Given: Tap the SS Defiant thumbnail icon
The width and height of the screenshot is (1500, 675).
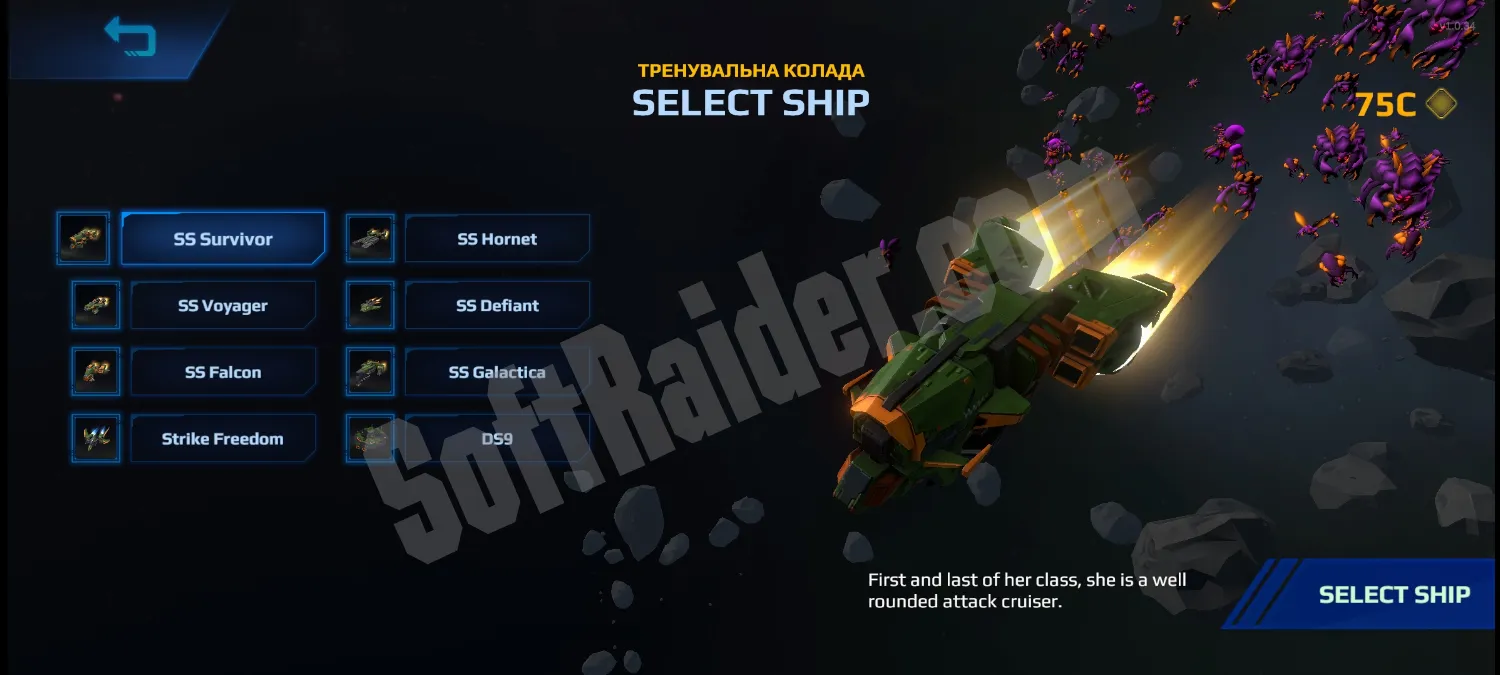Looking at the screenshot, I should [x=370, y=306].
